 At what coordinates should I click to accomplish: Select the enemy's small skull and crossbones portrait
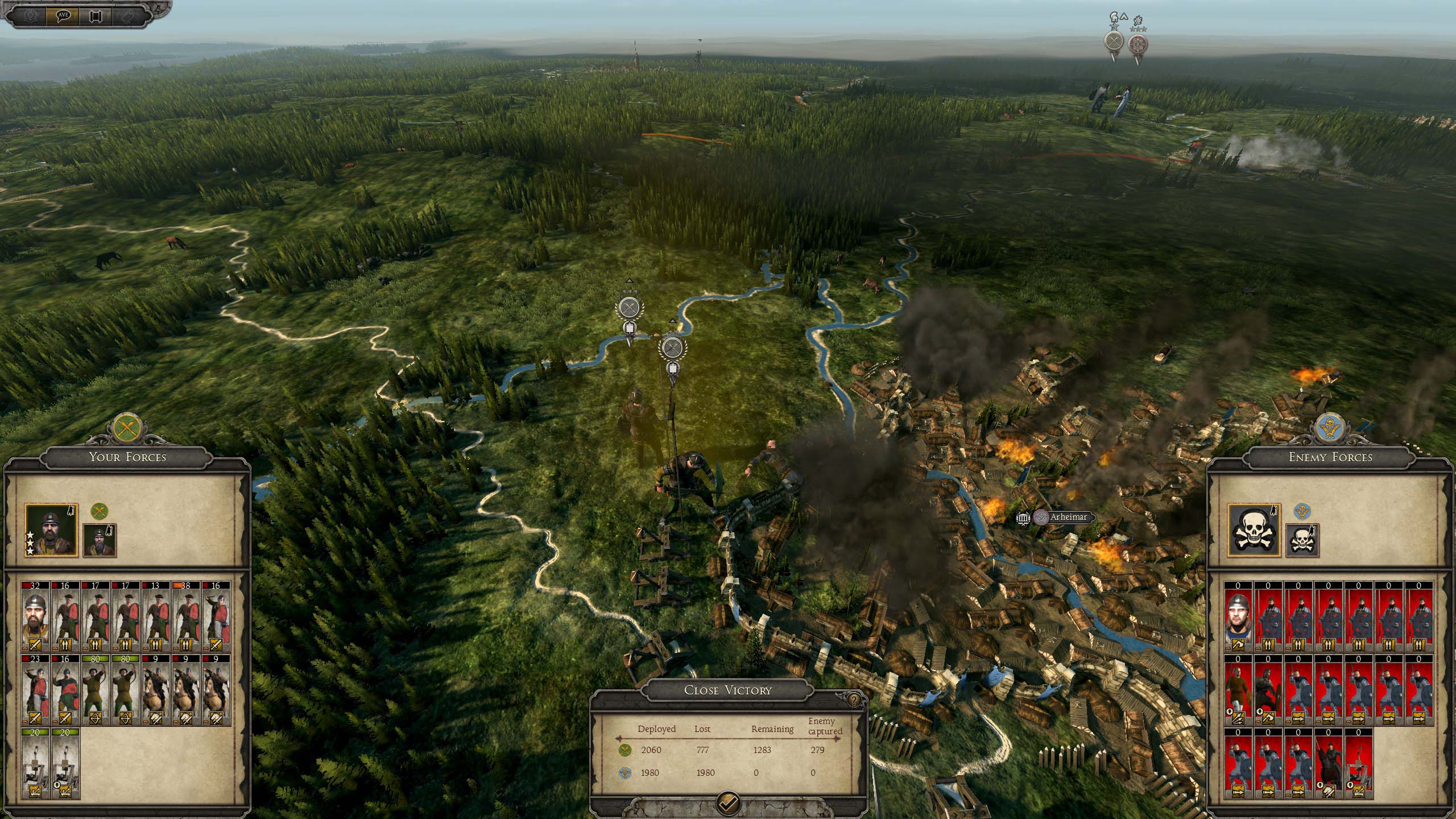pyautogui.click(x=1302, y=540)
